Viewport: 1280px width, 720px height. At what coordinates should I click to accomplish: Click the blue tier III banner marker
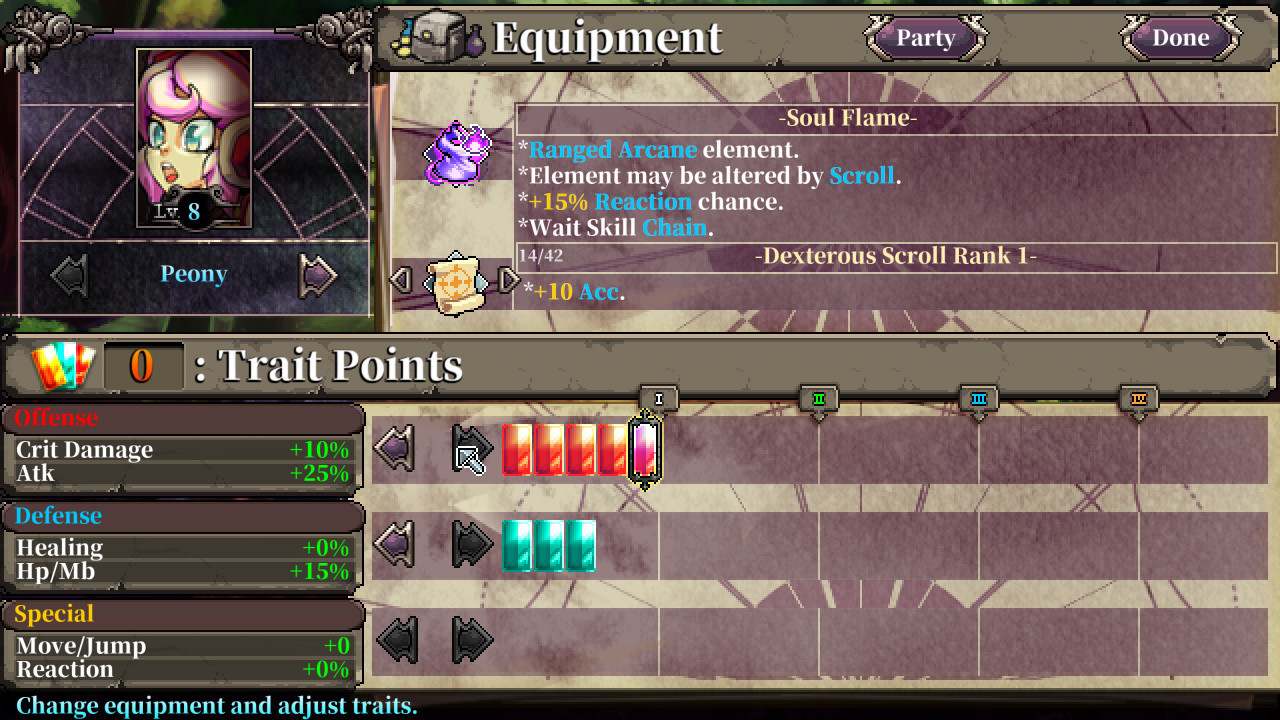(x=978, y=397)
